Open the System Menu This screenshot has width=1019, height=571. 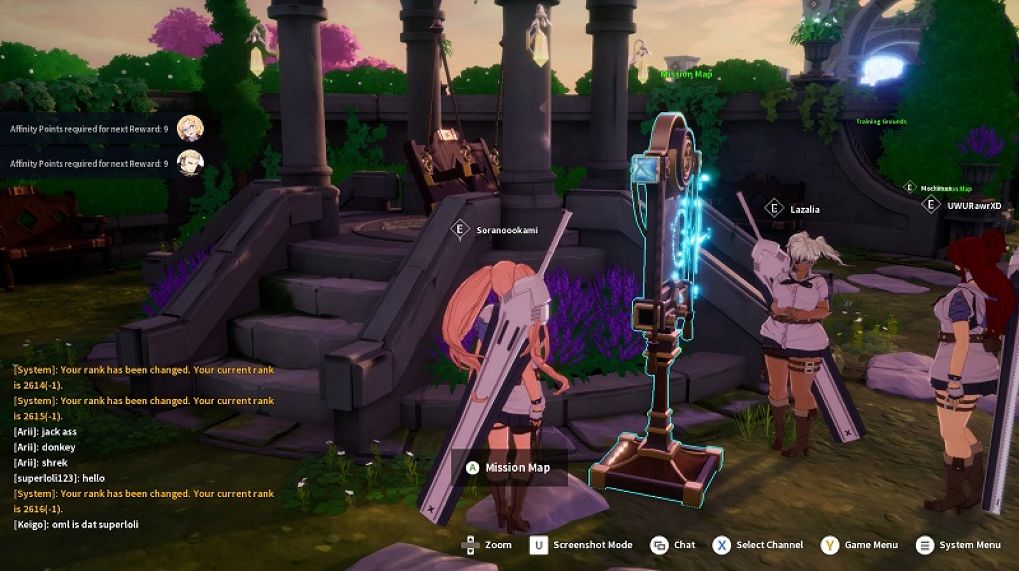coord(958,545)
